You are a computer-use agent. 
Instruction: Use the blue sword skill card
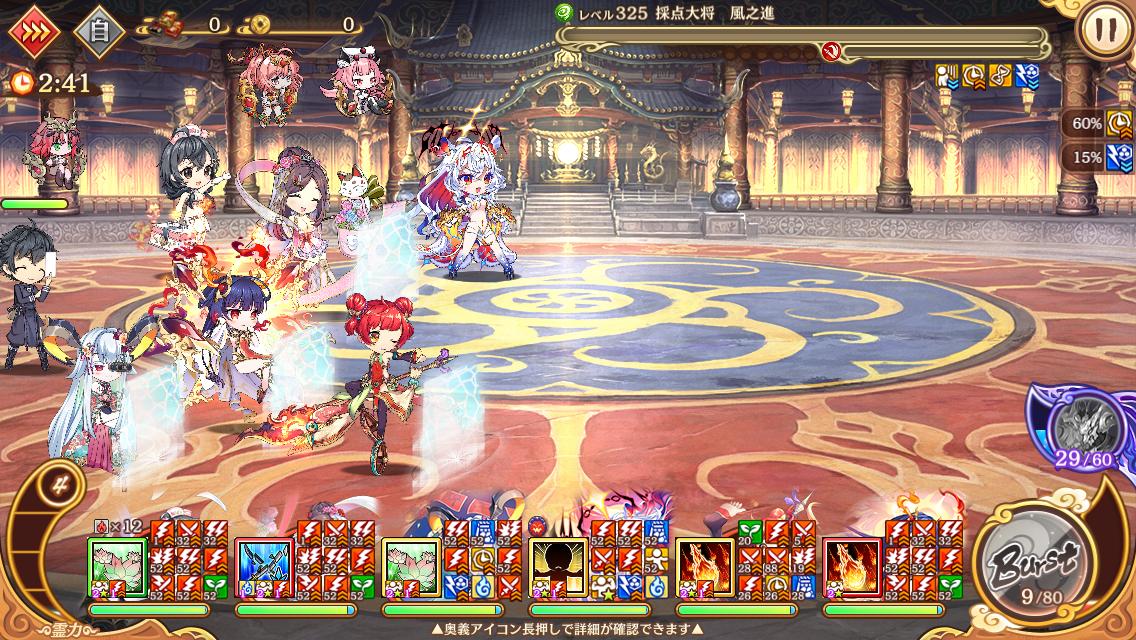[264, 568]
